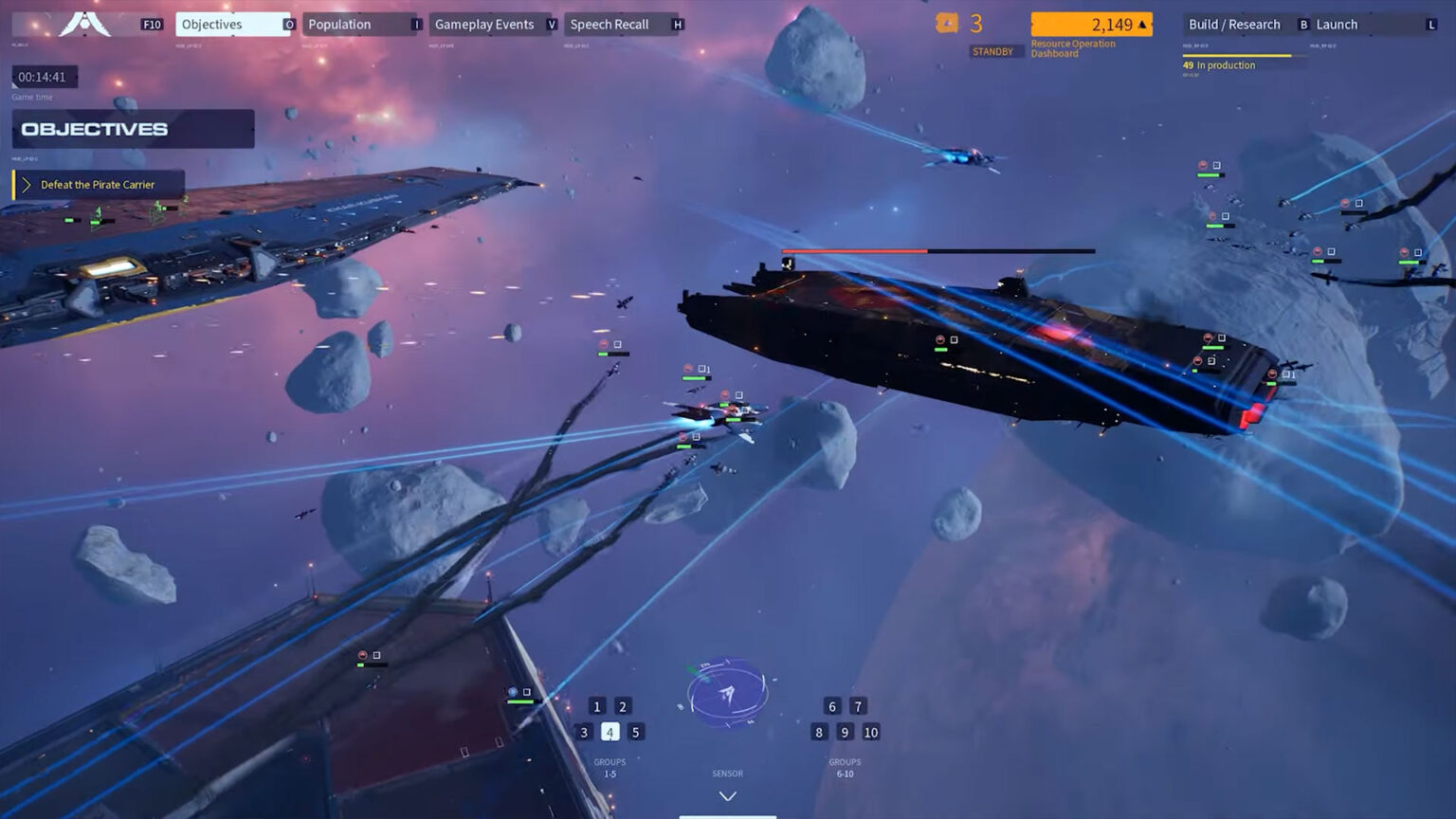This screenshot has height=819, width=1456.
Task: Select control group 10
Action: click(871, 732)
